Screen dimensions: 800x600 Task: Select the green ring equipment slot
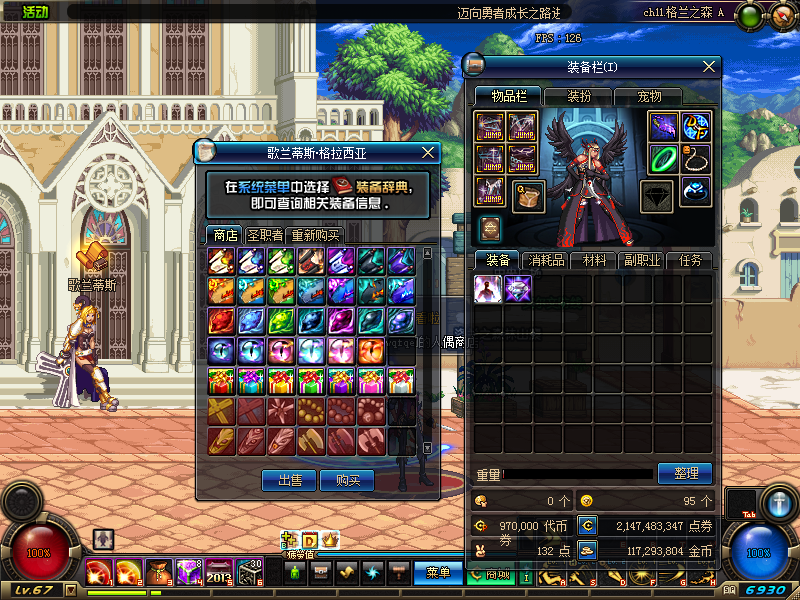(x=664, y=158)
